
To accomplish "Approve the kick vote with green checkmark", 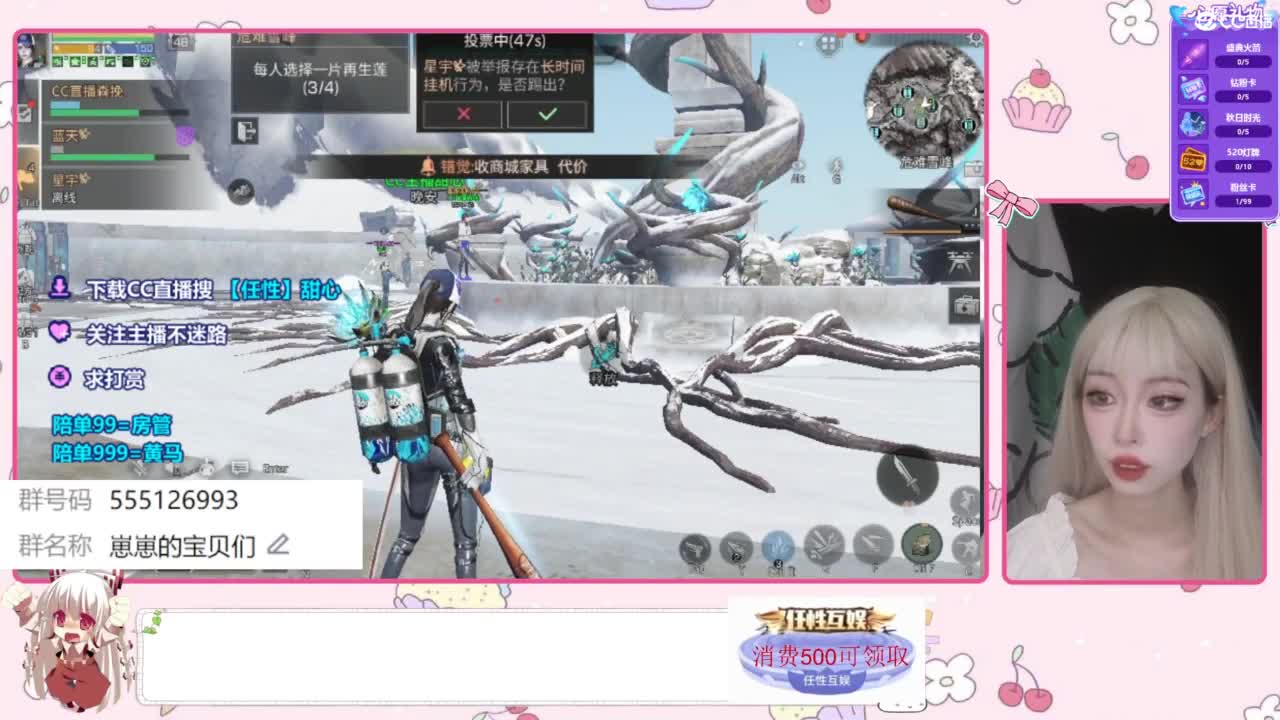I will pyautogui.click(x=546, y=116).
